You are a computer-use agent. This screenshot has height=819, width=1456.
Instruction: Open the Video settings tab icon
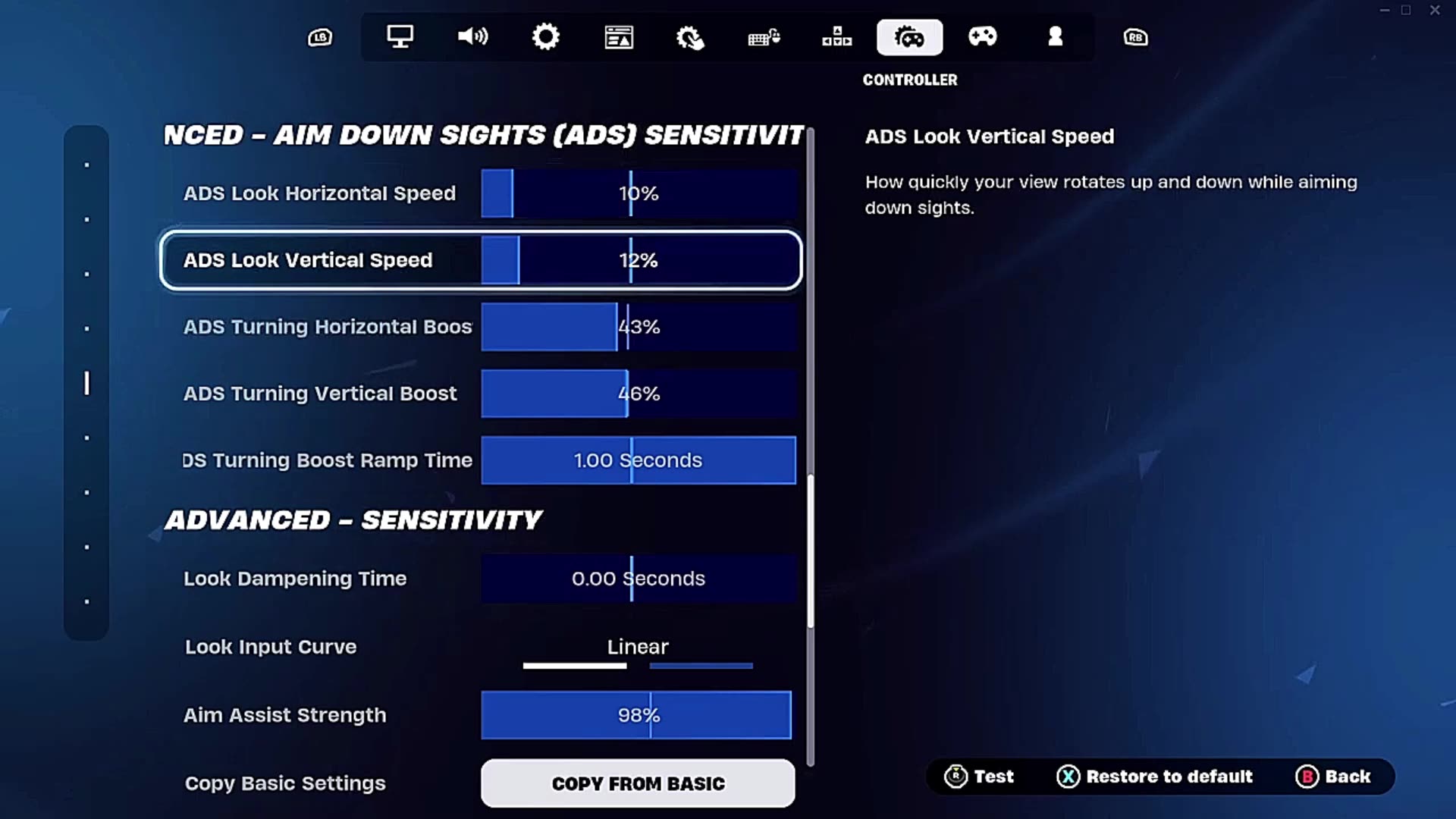click(x=400, y=37)
